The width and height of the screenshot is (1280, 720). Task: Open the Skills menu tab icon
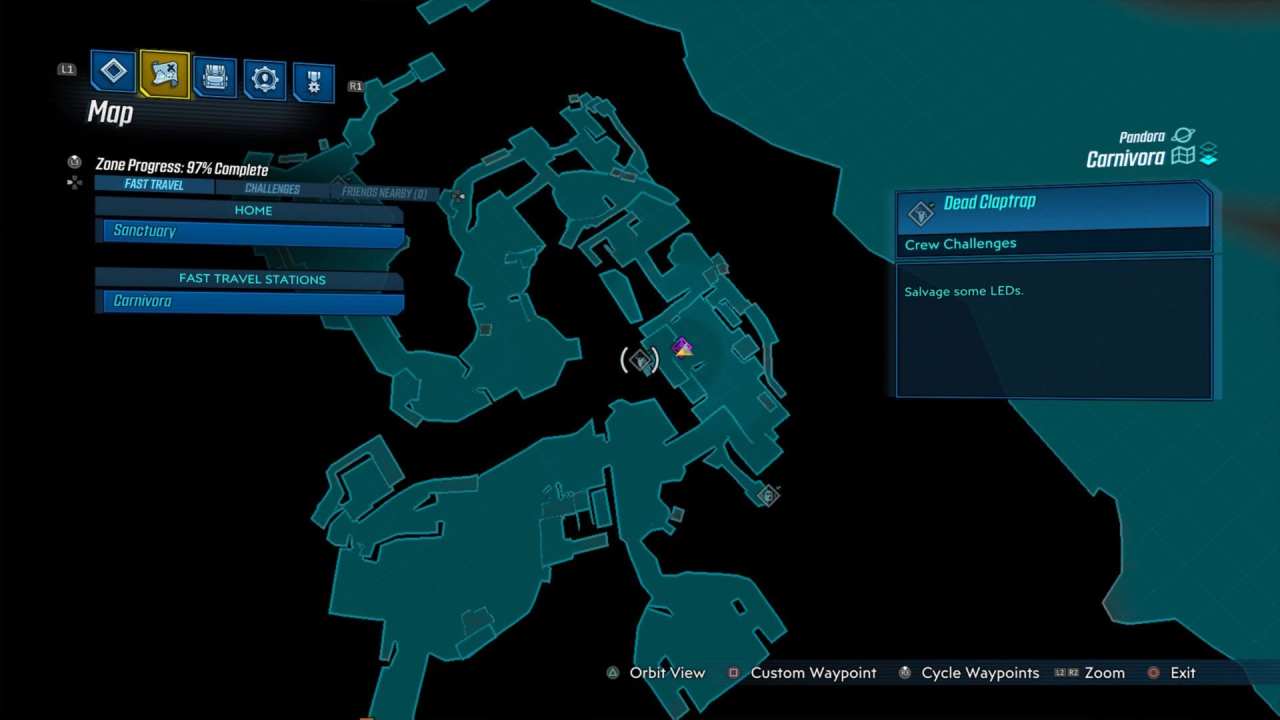coord(113,71)
